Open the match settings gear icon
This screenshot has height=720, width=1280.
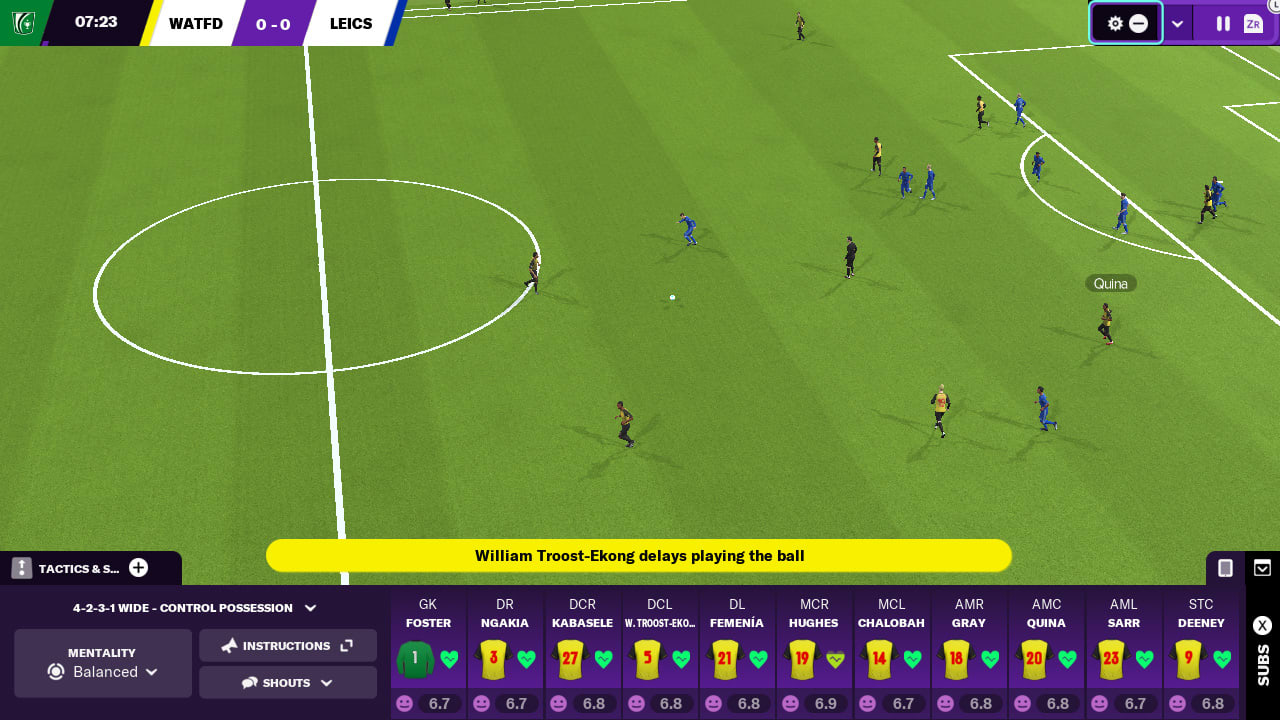point(1114,22)
